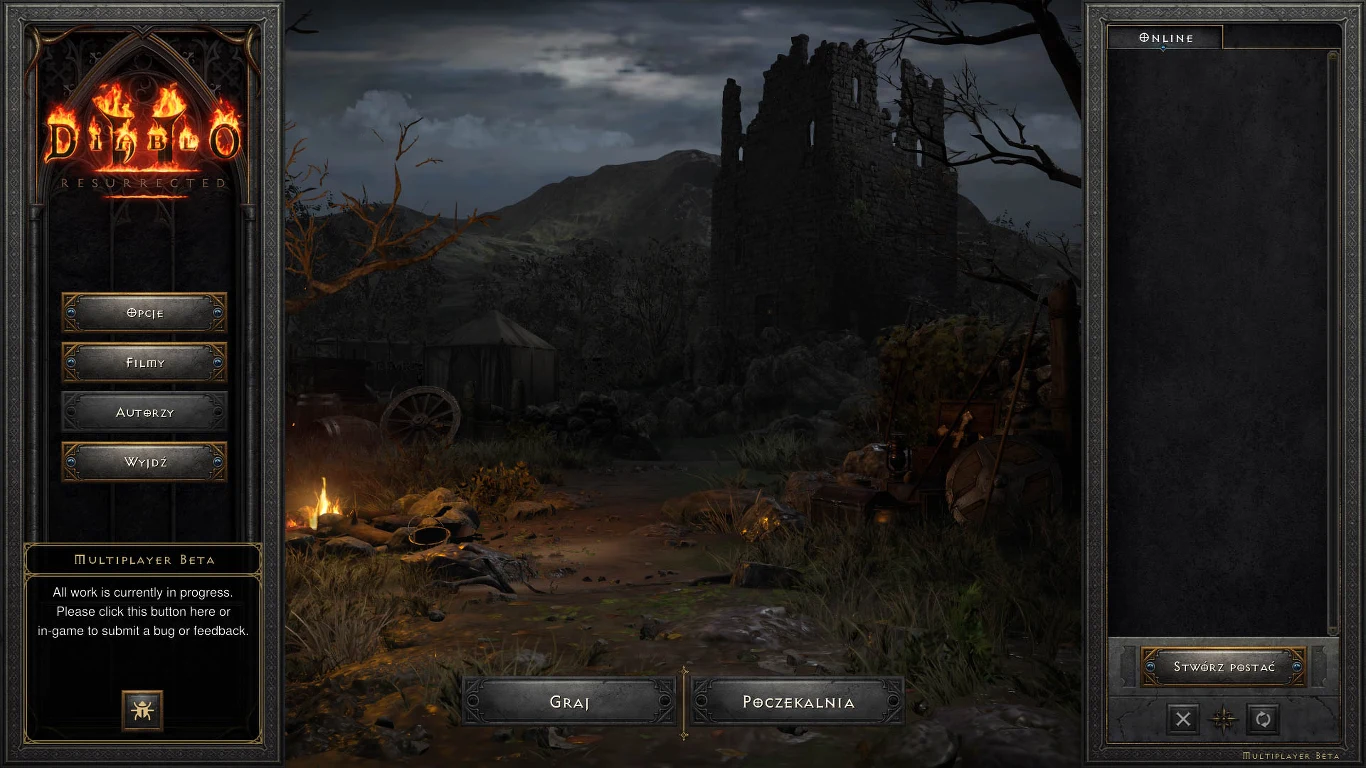
Task: Click the circular arrows convert button
Action: pos(1262,718)
